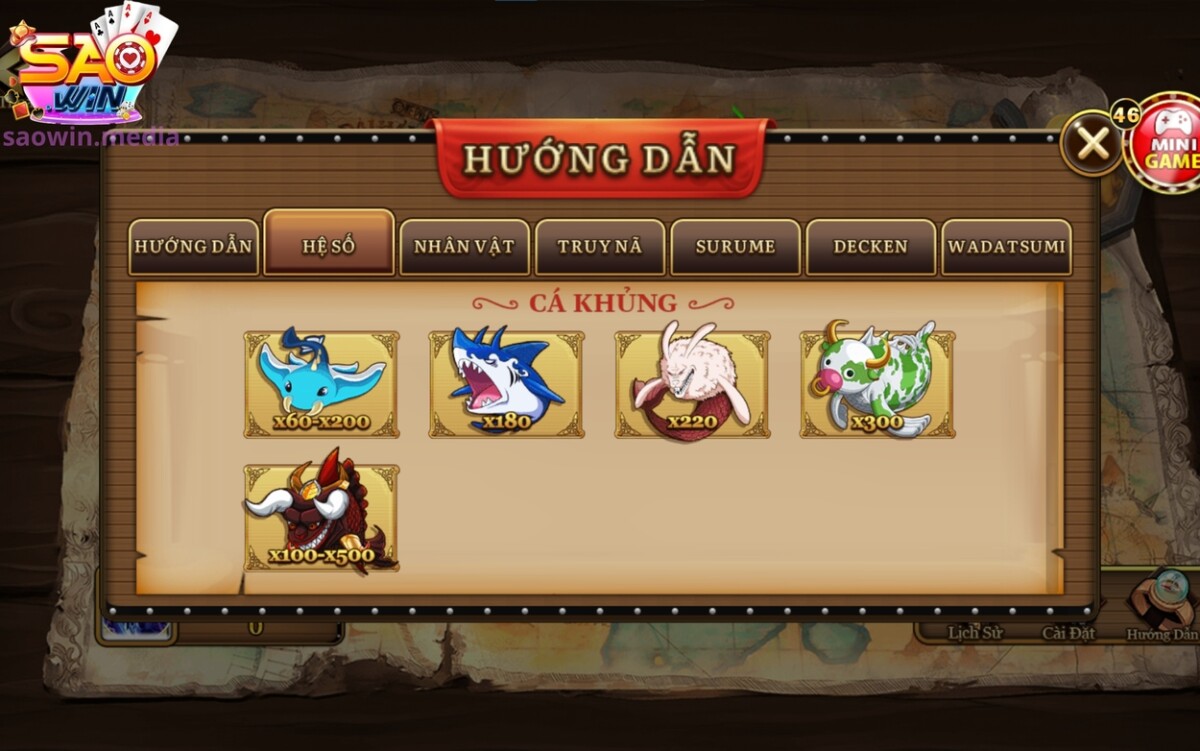Close the Hướng Dẫn guide window

tap(1093, 144)
